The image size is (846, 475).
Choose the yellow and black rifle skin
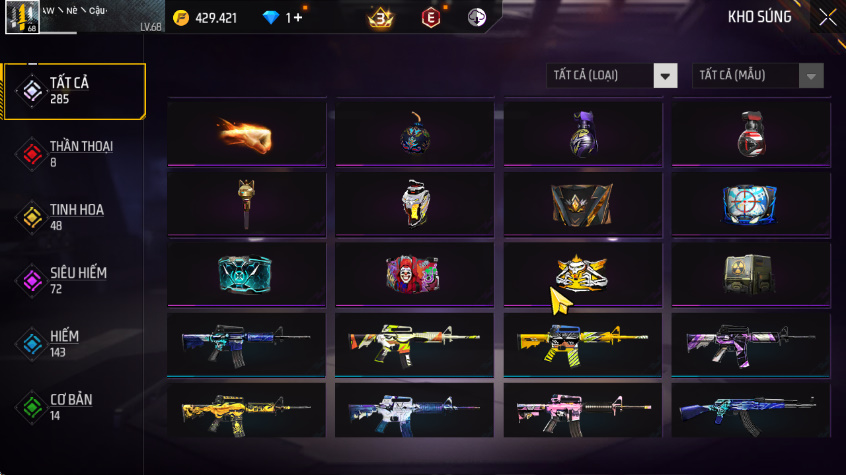point(583,342)
